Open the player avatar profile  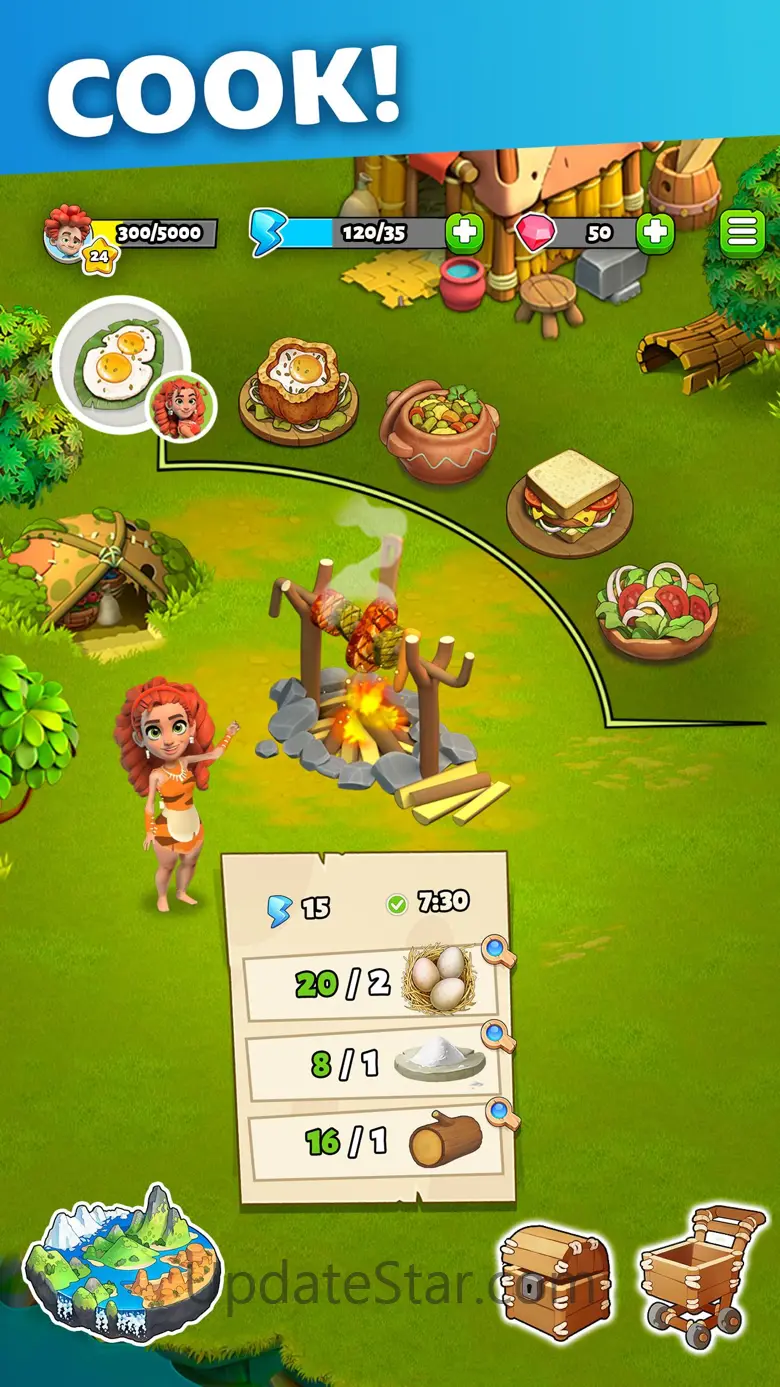point(69,231)
